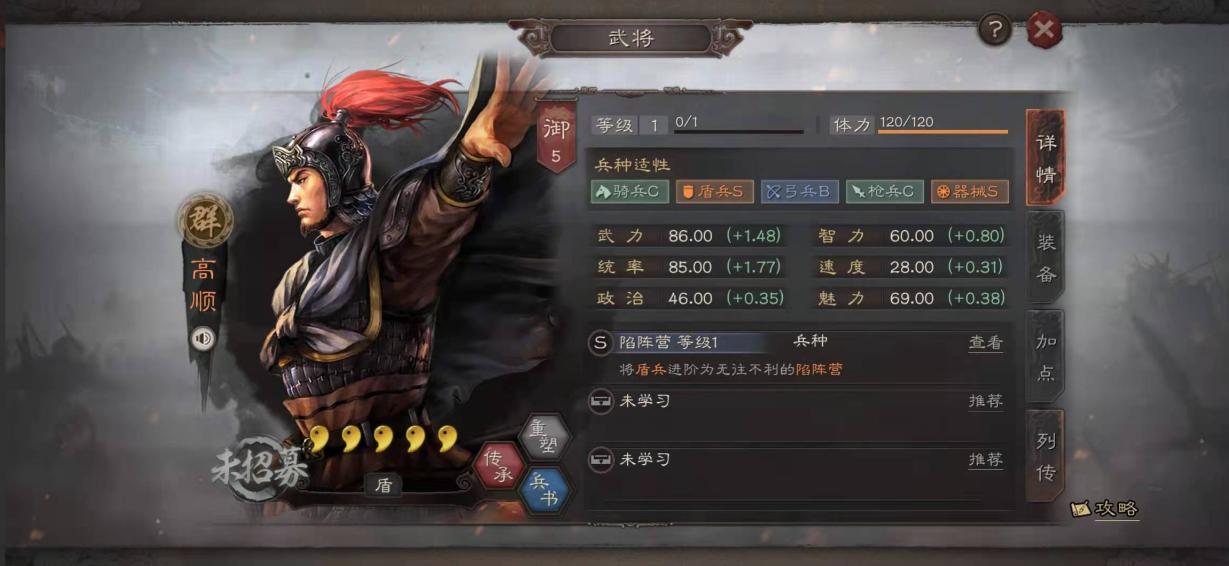Switch to the 装备 equipment tab

[1045, 257]
